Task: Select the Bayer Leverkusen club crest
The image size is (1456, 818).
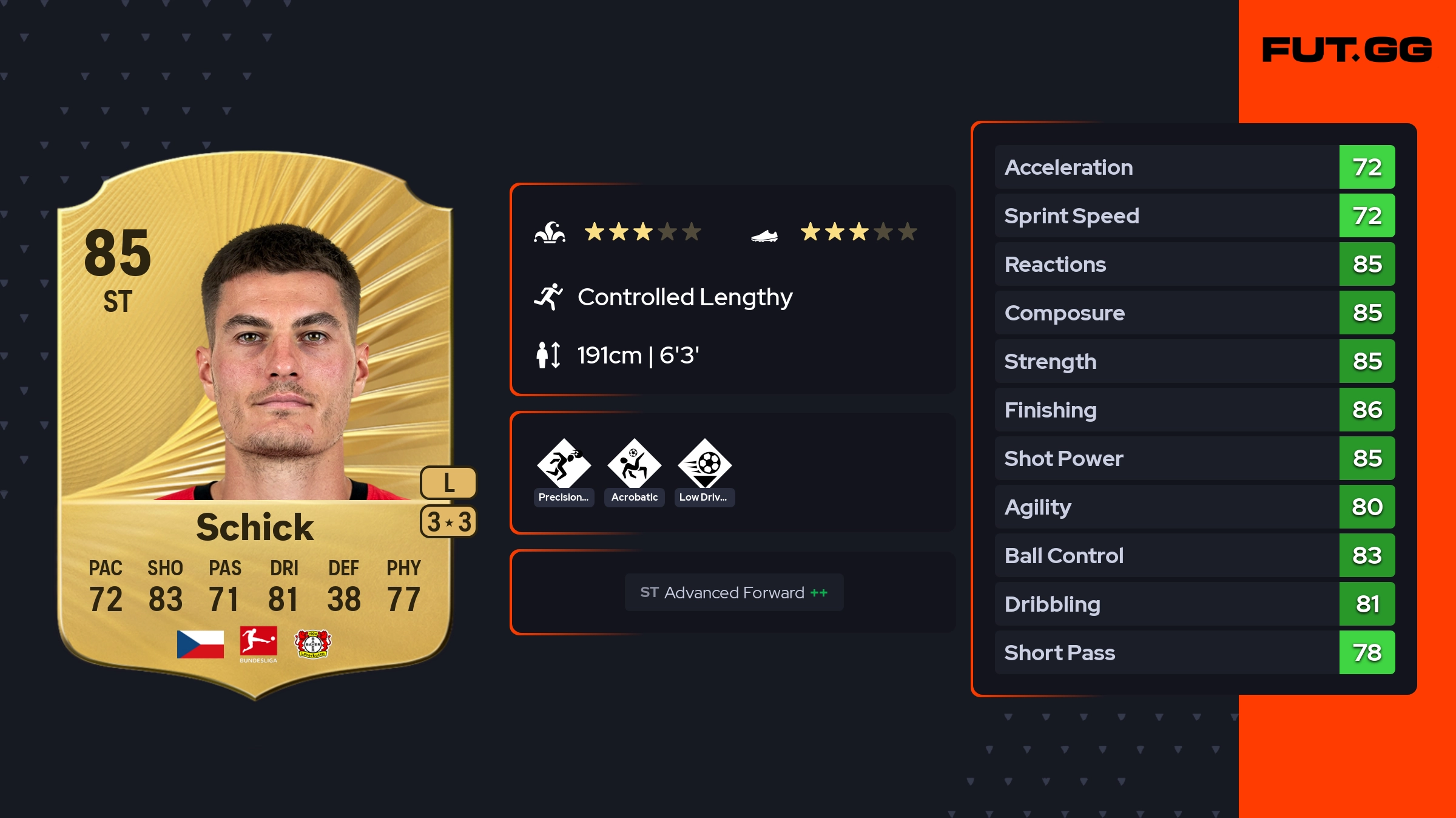Action: (x=312, y=644)
